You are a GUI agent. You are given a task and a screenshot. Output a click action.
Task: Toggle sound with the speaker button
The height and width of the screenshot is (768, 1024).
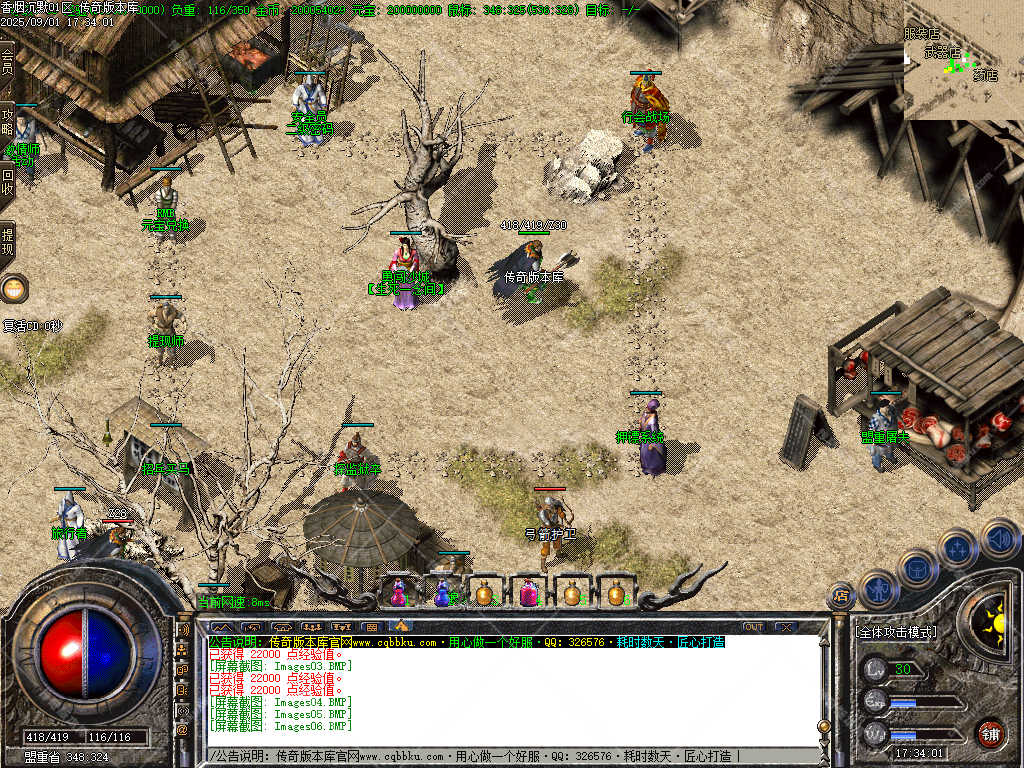point(998,538)
